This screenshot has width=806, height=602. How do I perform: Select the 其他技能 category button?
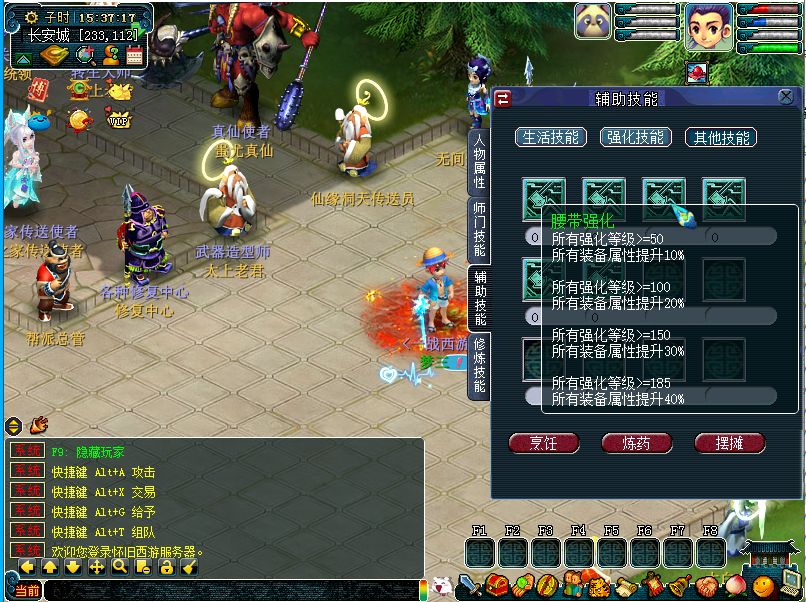[x=720, y=137]
